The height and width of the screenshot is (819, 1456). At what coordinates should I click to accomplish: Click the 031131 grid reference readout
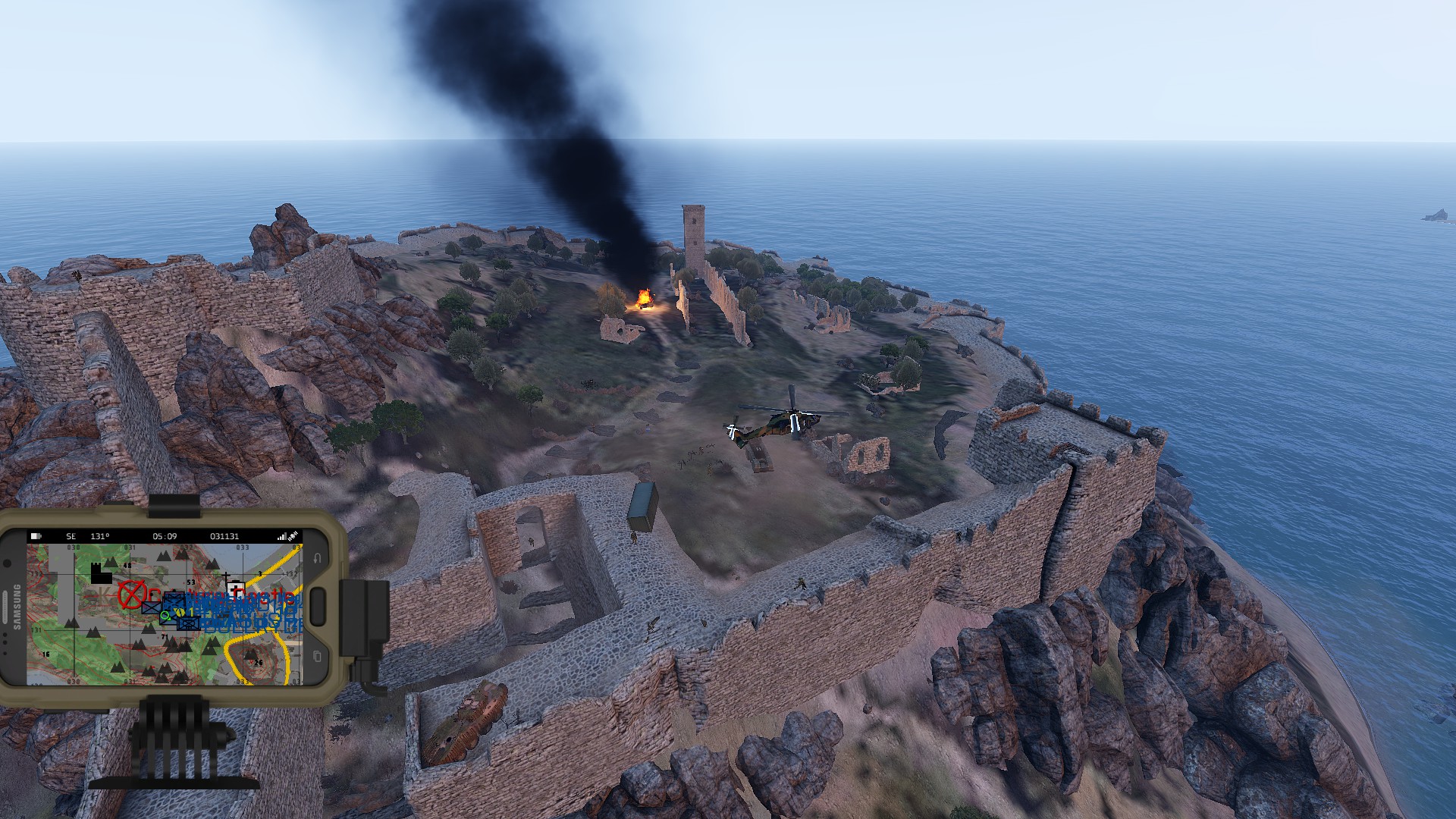[224, 536]
